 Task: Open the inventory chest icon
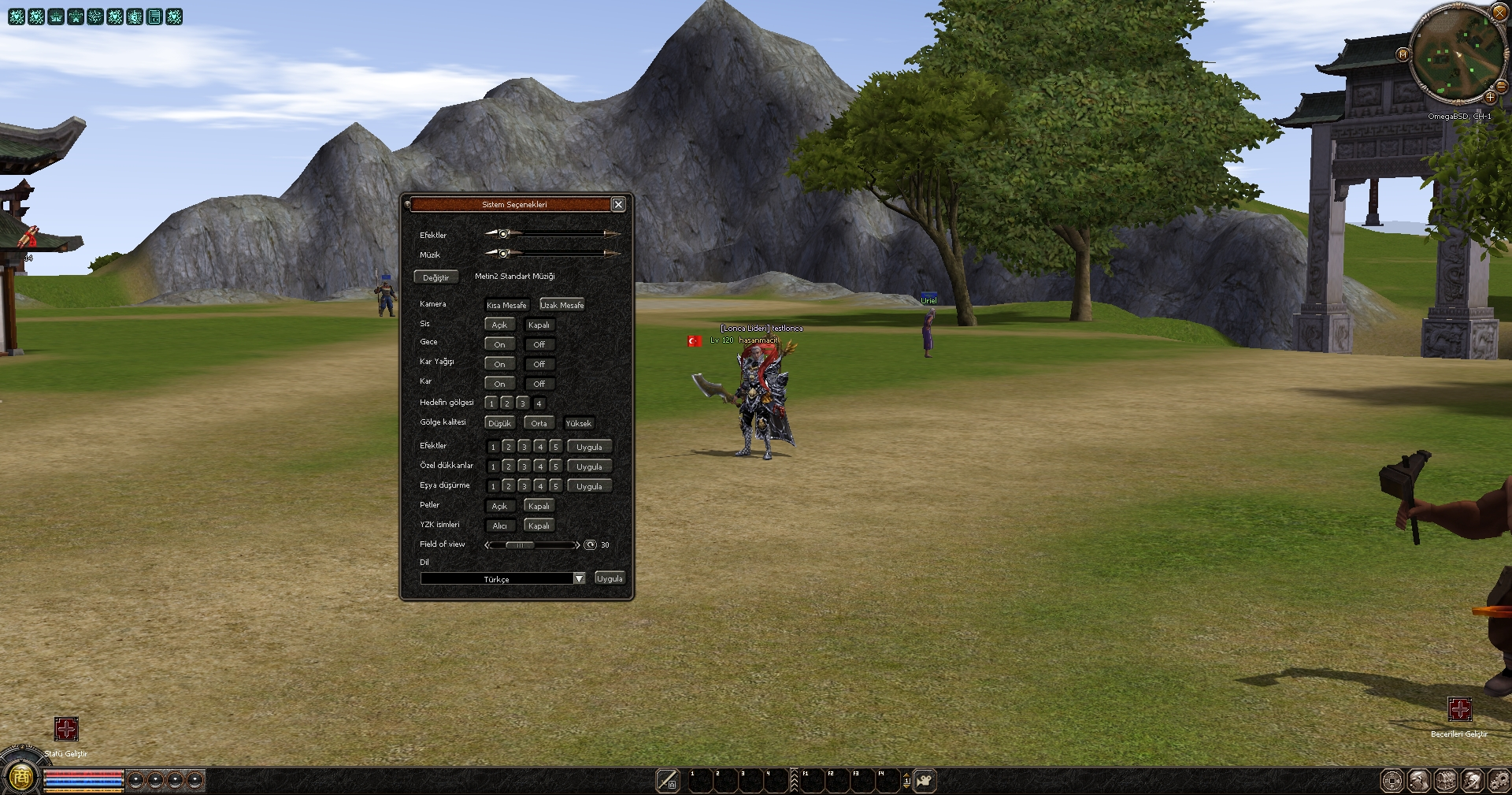1446,781
